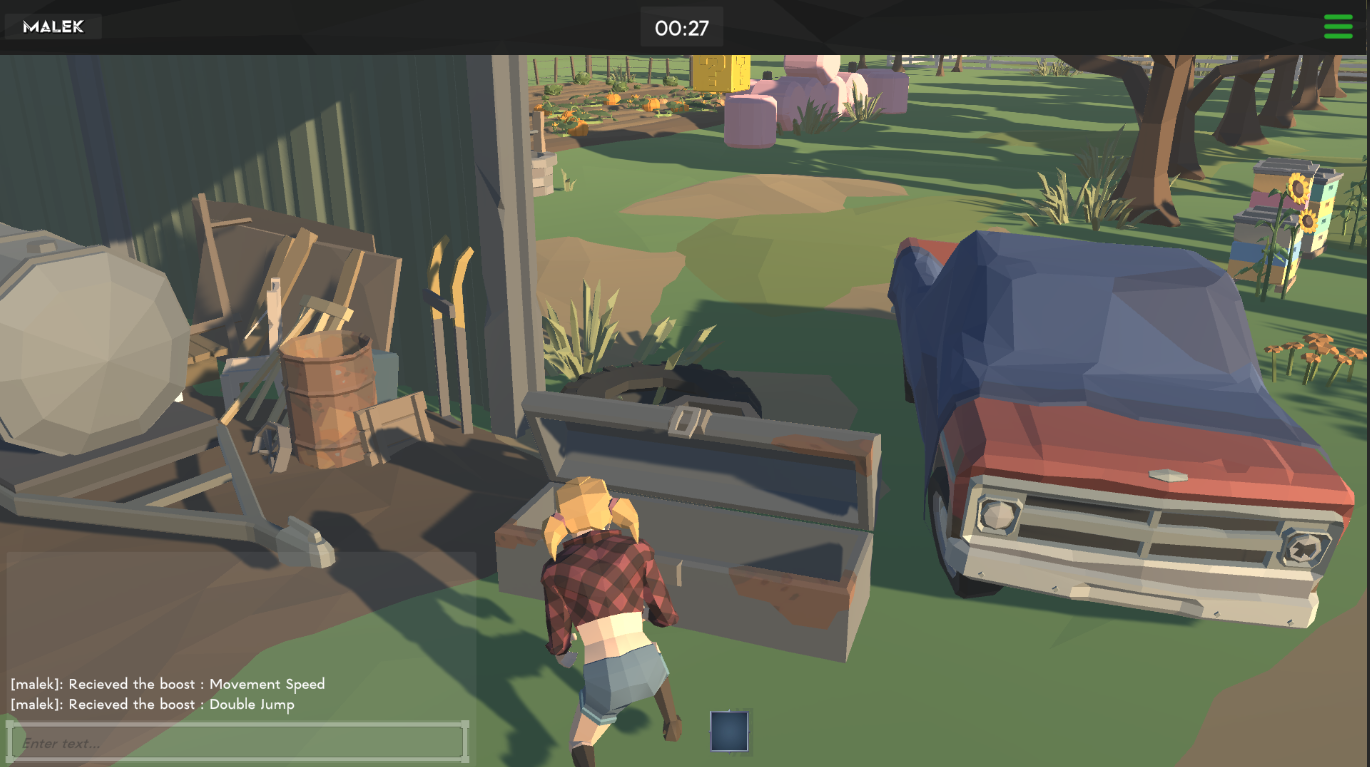
Task: Select the blue item slot
Action: point(729,730)
